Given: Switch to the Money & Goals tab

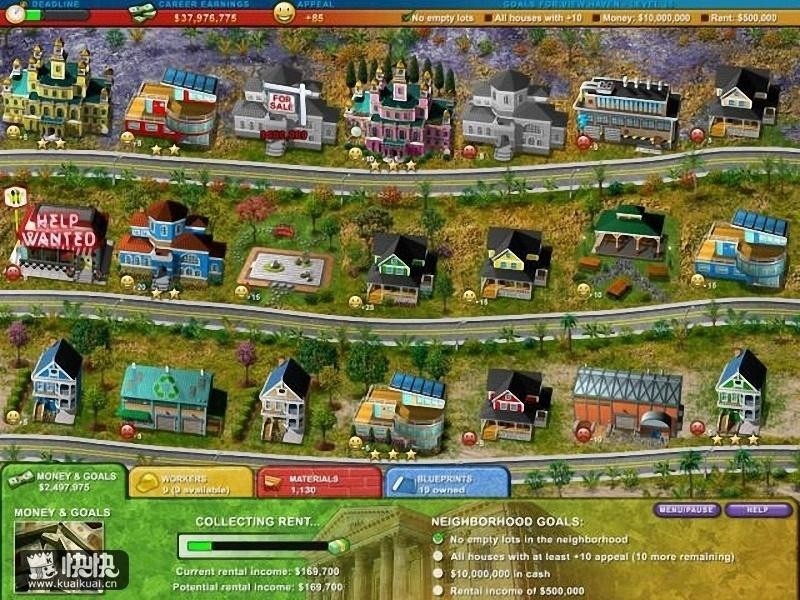Looking at the screenshot, I should click(64, 481).
